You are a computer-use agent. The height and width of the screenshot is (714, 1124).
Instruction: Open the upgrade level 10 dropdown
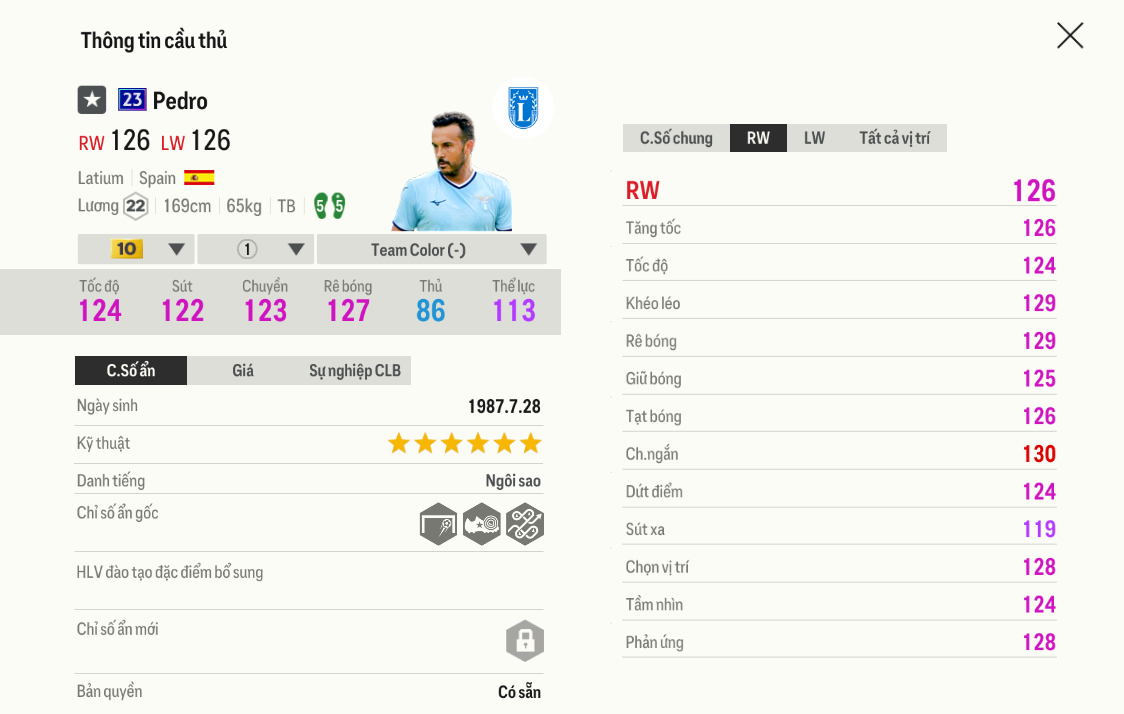coord(136,249)
